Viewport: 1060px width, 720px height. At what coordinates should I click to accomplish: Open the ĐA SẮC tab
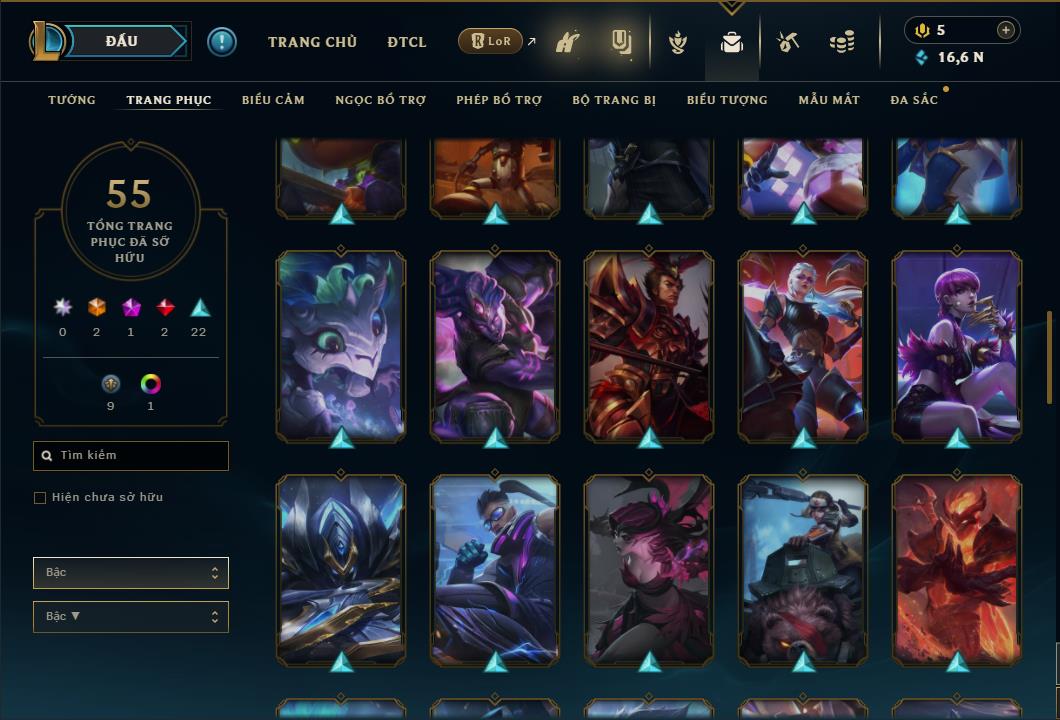click(914, 100)
